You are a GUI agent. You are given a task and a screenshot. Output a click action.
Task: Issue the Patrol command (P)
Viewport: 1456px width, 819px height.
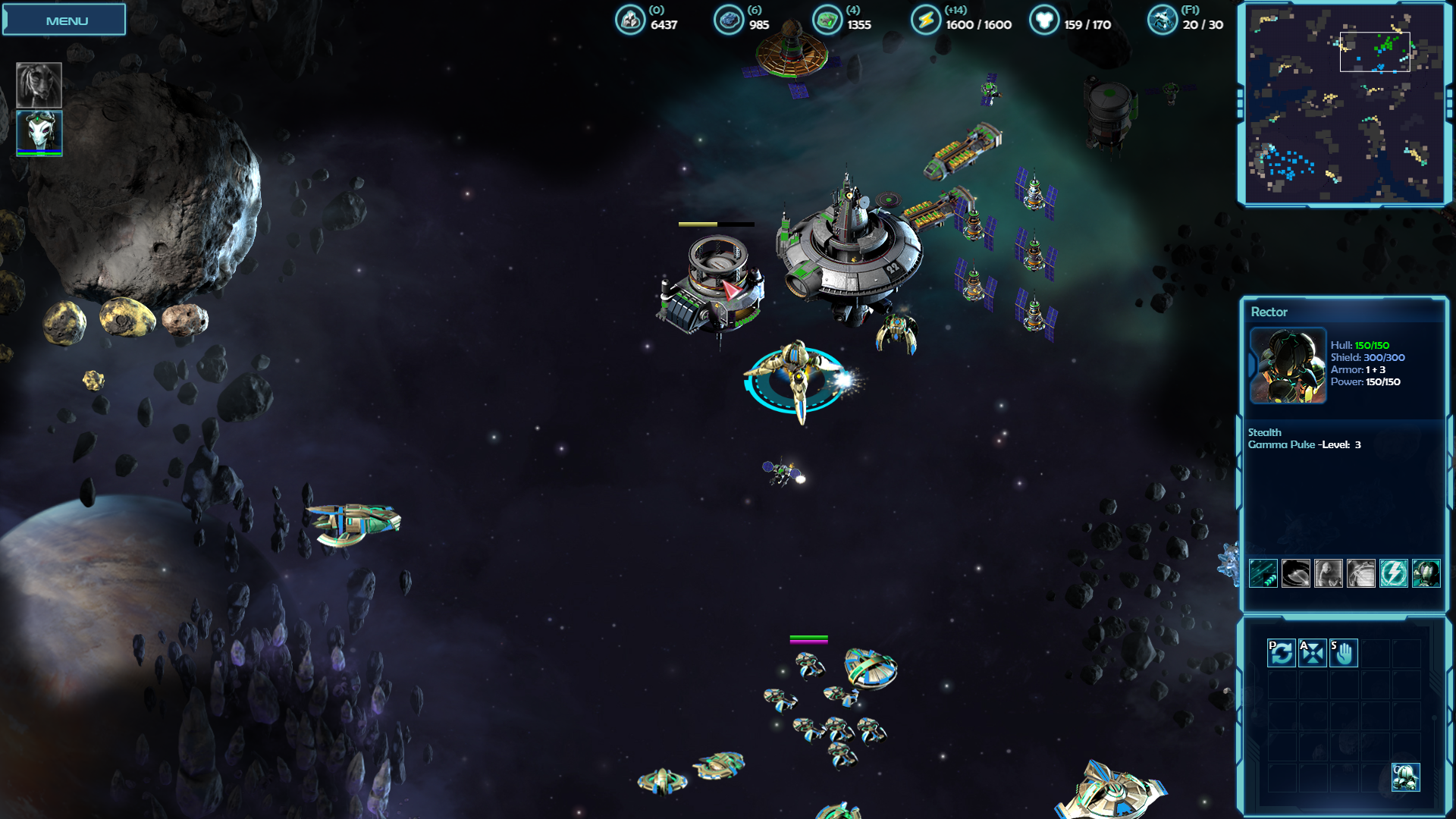click(1282, 653)
